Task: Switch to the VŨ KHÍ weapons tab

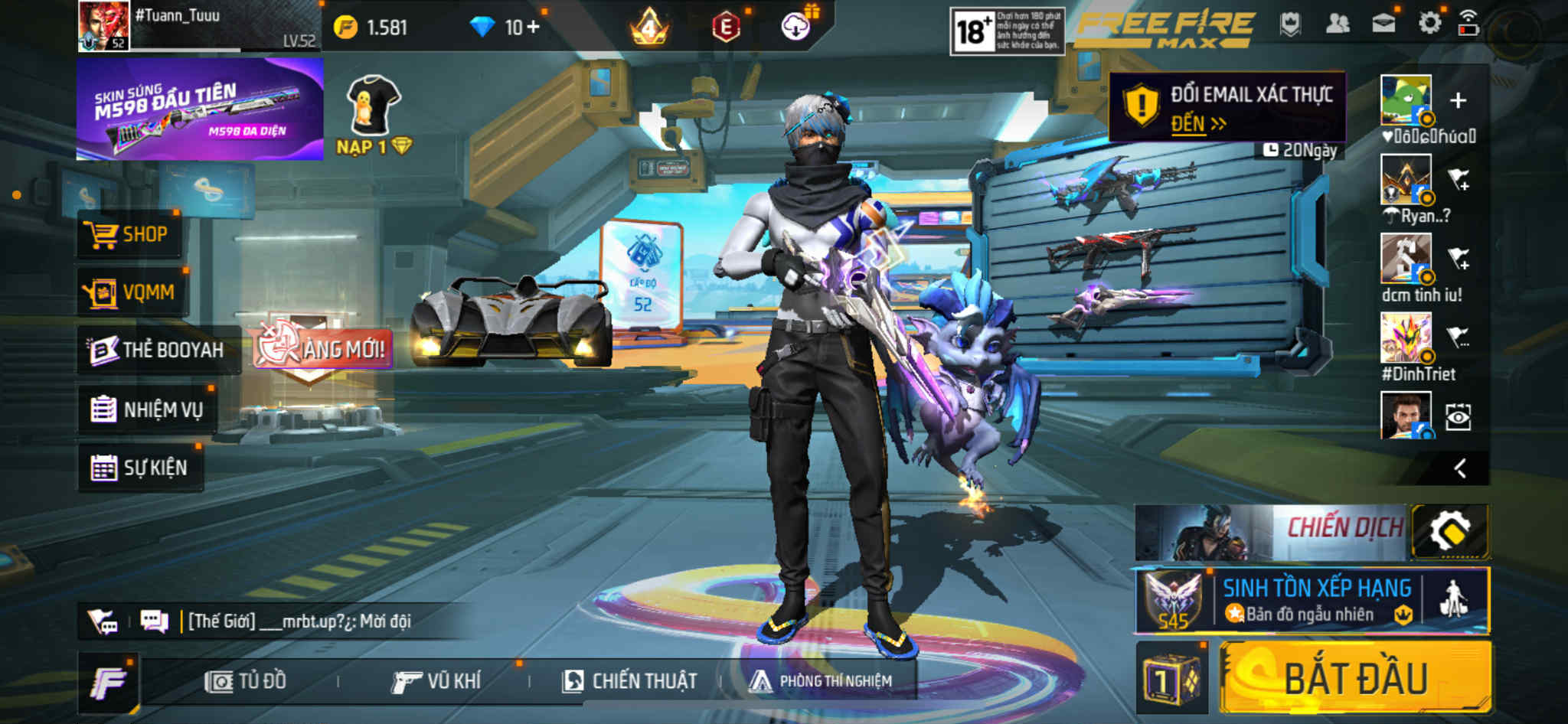Action: (x=436, y=681)
